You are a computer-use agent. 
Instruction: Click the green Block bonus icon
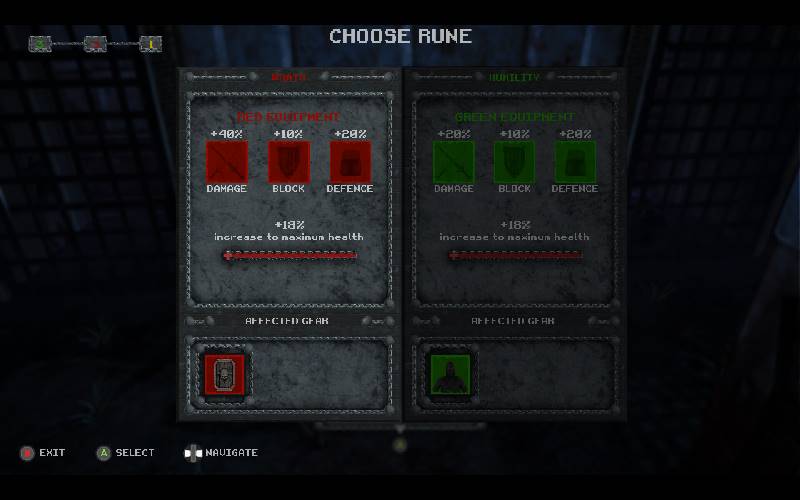point(514,161)
